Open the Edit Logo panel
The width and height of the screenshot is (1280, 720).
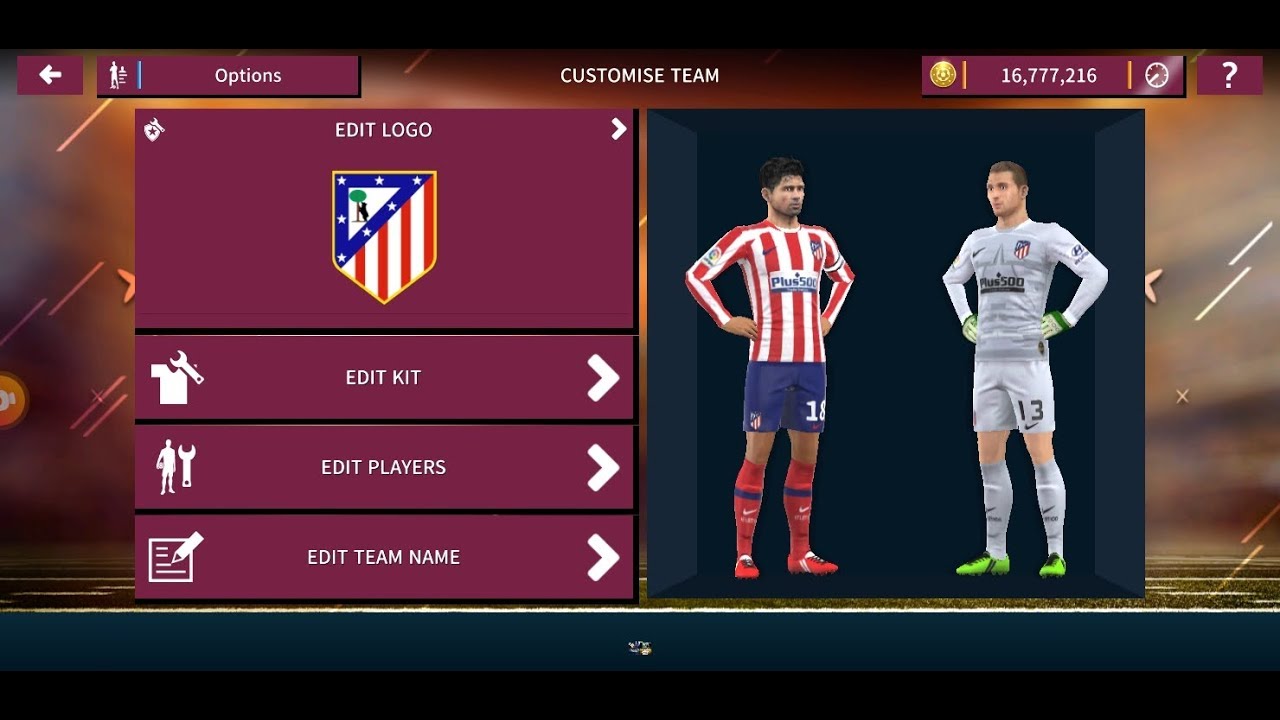click(384, 215)
